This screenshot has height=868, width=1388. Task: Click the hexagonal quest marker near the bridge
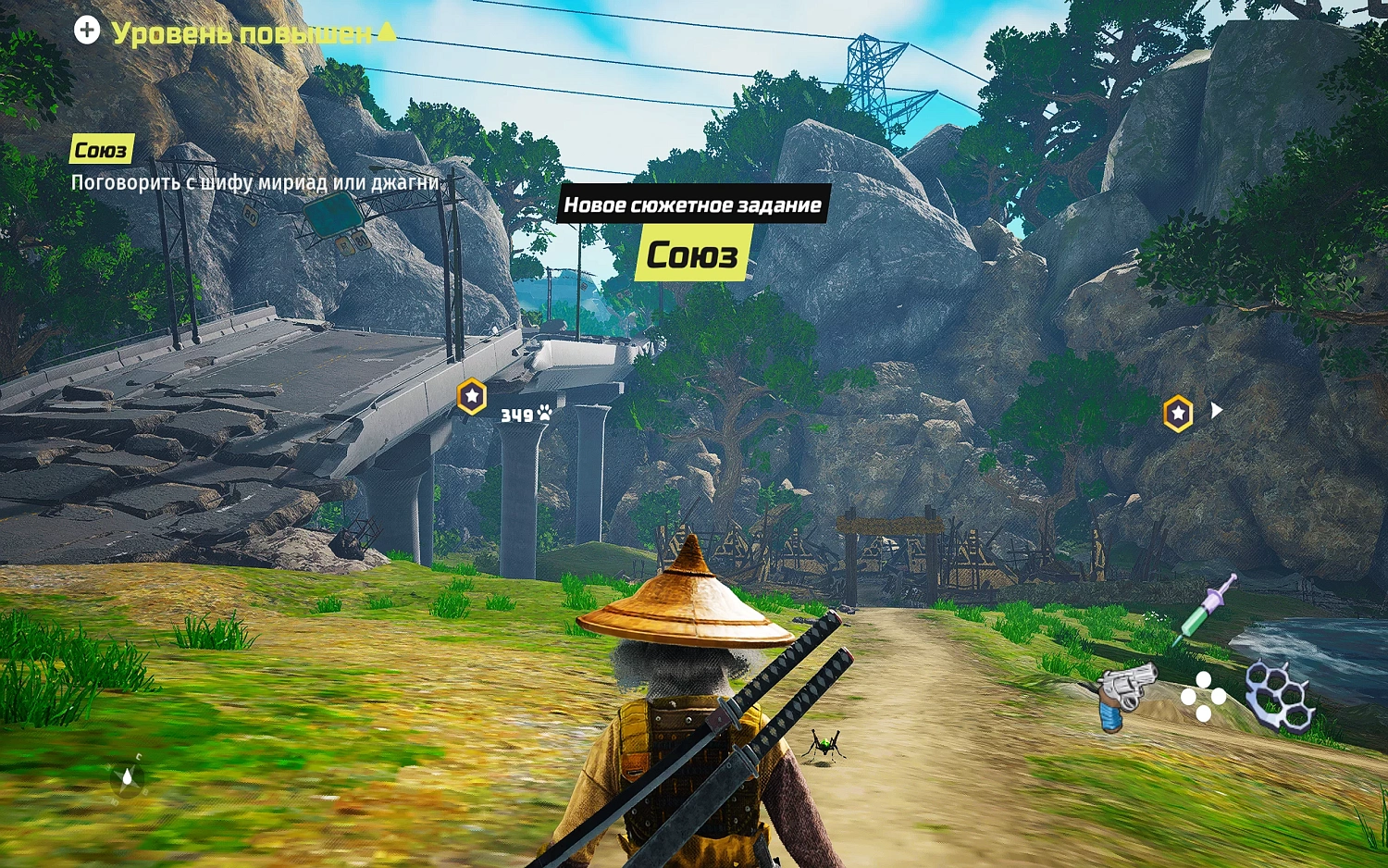[x=470, y=397]
